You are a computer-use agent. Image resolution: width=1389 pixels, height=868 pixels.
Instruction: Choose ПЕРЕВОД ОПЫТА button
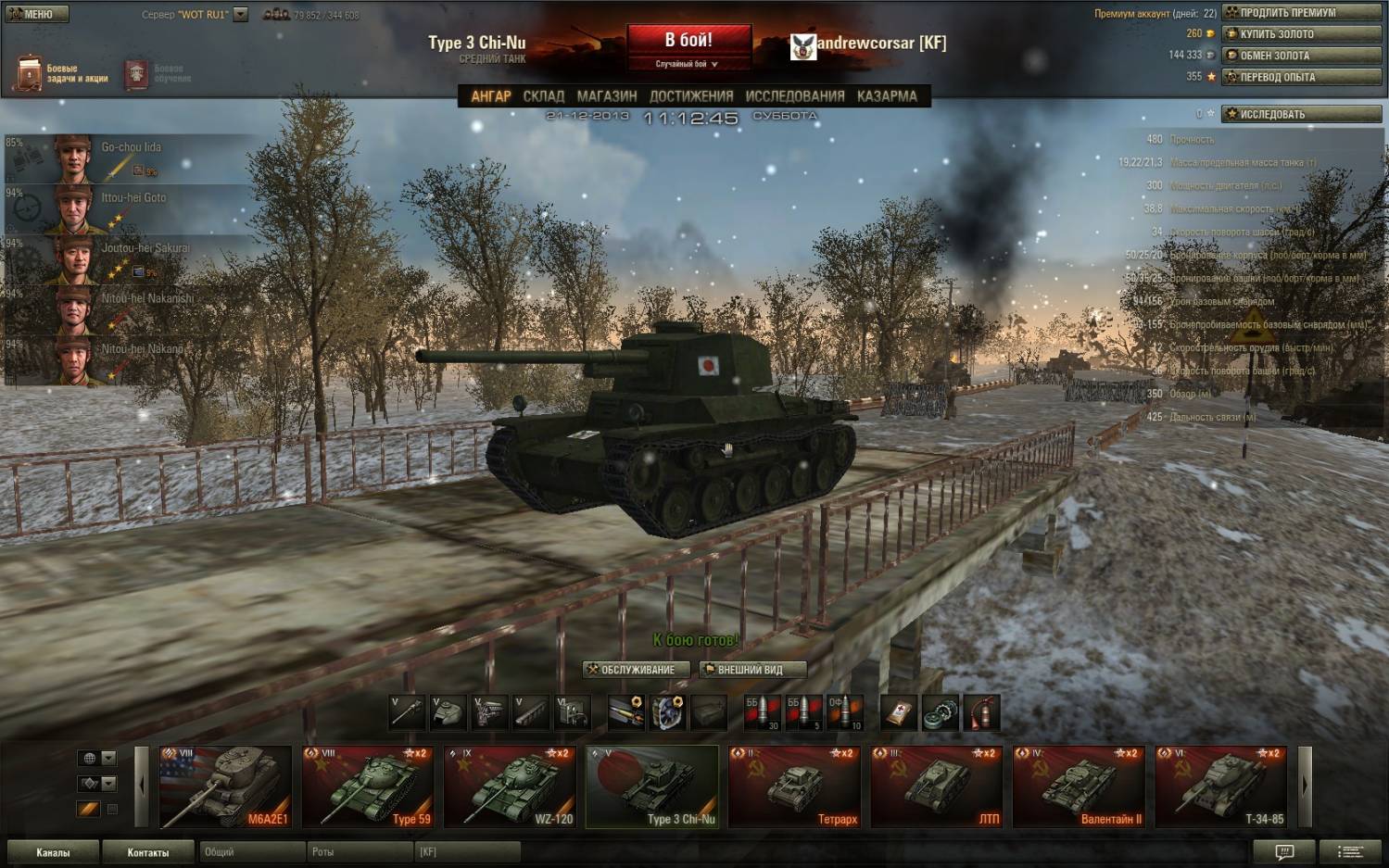pos(1301,77)
